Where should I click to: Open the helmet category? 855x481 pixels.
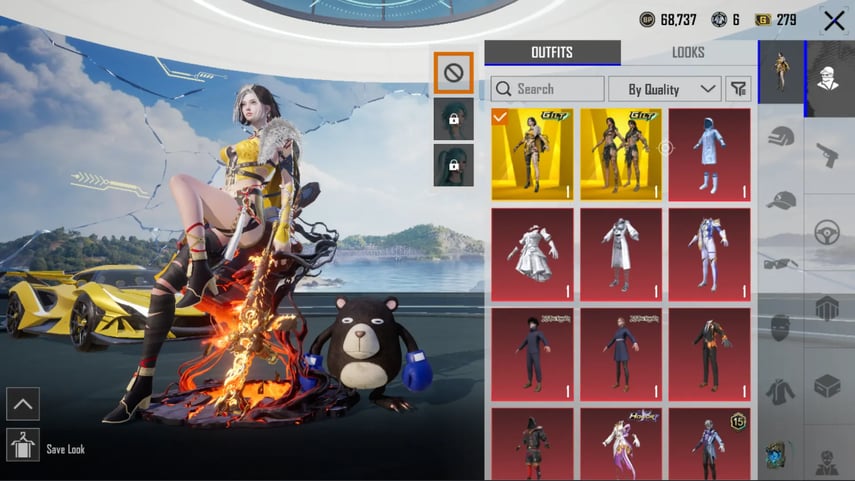coord(781,137)
